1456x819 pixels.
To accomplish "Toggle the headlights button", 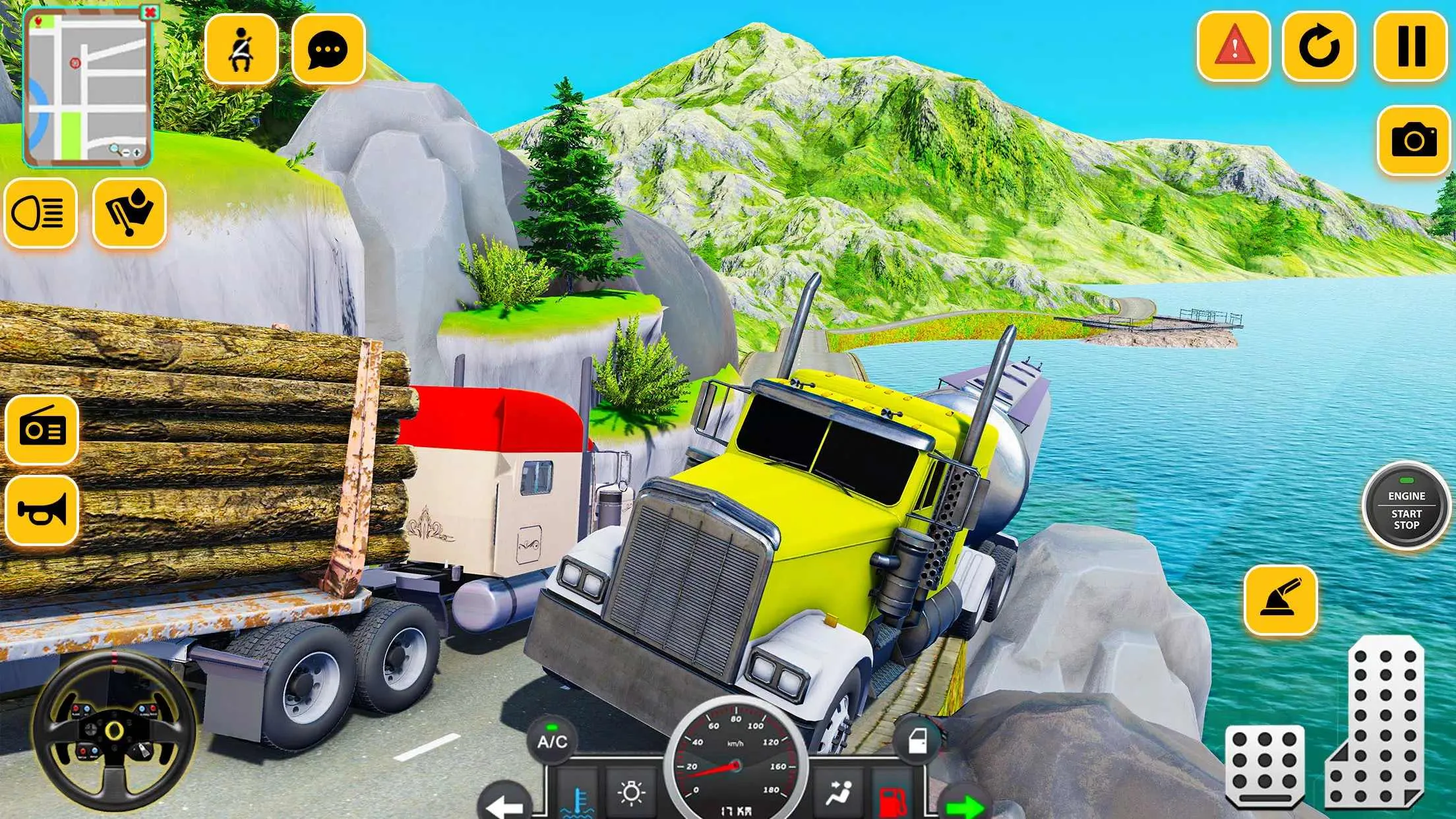I will [x=40, y=213].
